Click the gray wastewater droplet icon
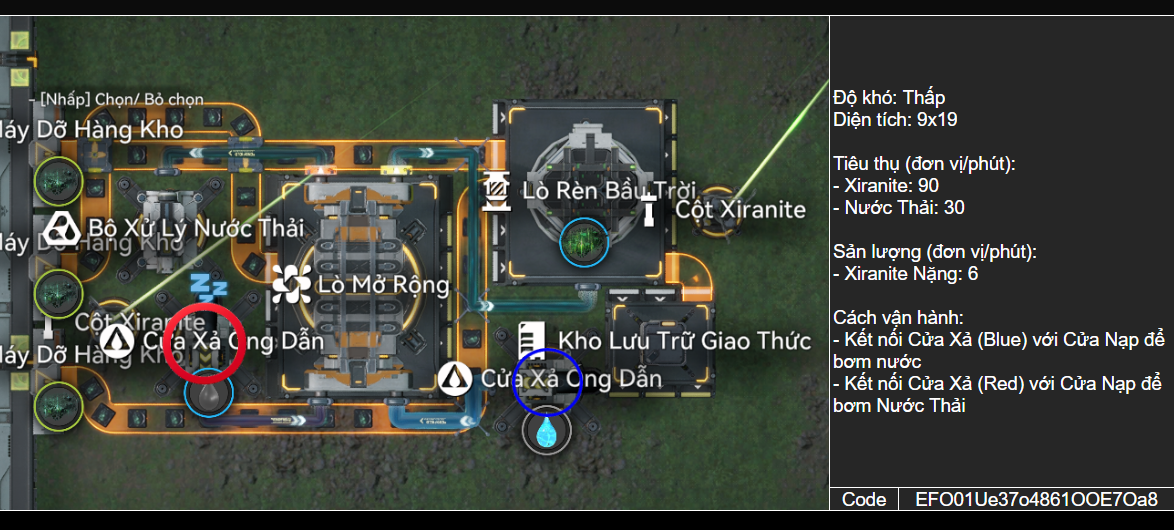 (x=208, y=394)
